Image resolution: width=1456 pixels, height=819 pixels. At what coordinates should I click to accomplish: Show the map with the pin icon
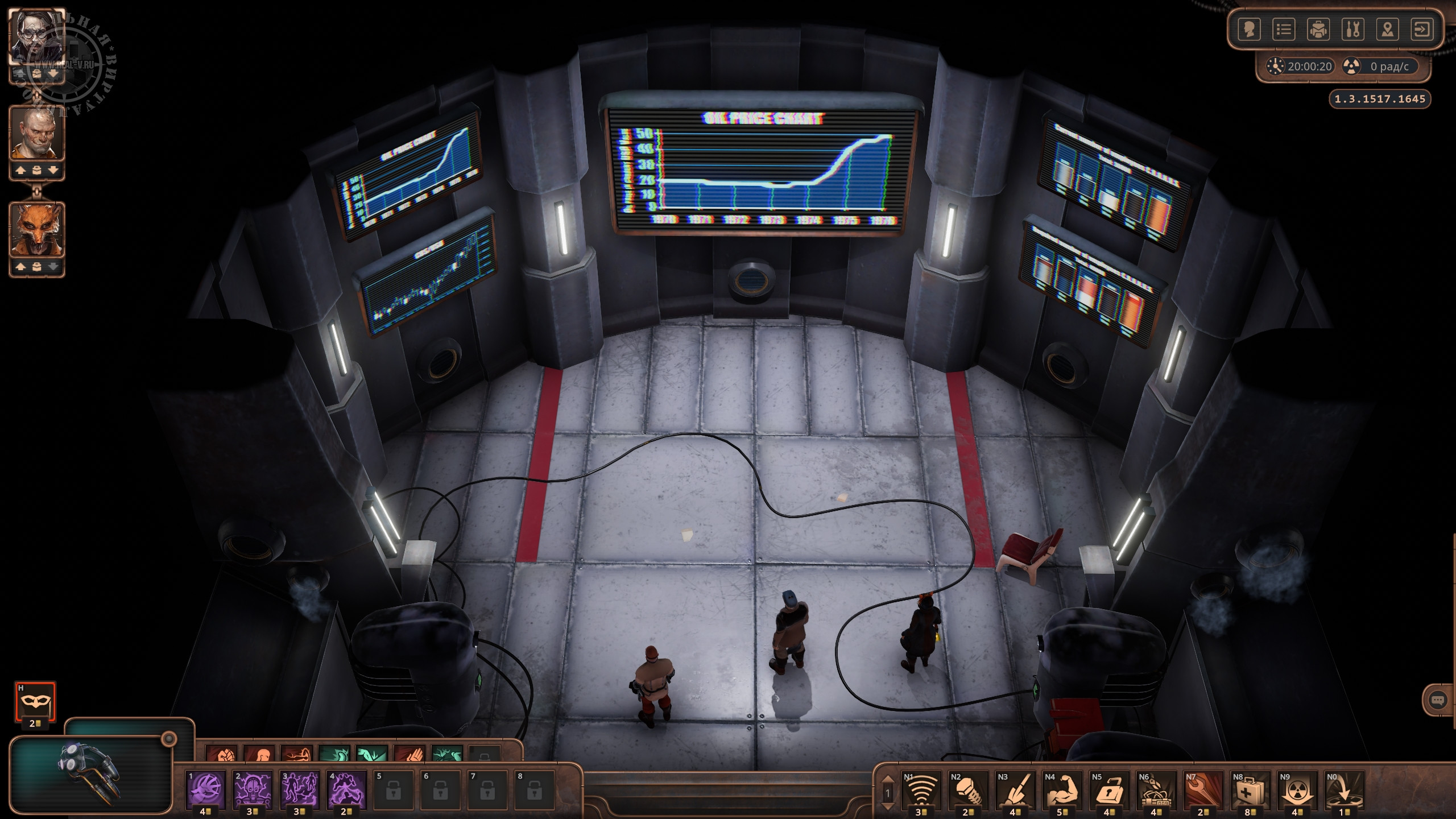click(x=1388, y=30)
